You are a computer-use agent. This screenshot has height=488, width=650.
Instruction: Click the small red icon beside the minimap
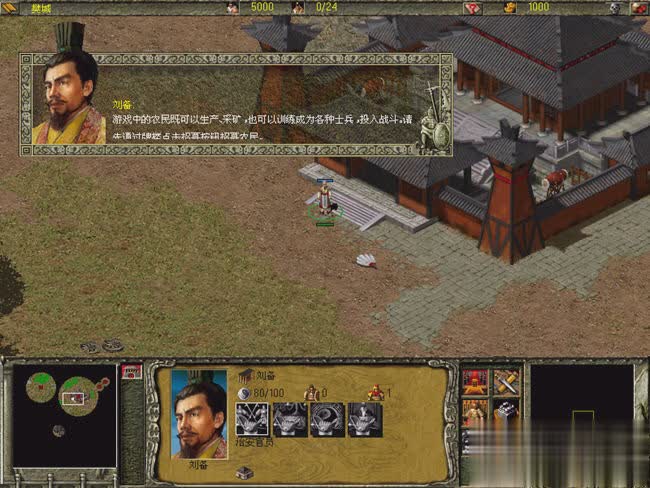click(129, 371)
